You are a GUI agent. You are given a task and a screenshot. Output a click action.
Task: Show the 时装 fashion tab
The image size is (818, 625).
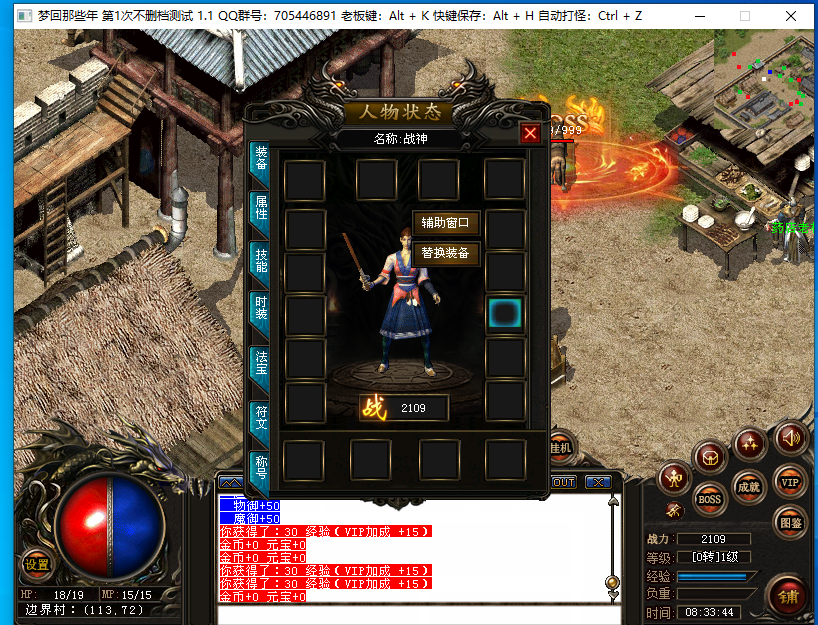click(261, 312)
